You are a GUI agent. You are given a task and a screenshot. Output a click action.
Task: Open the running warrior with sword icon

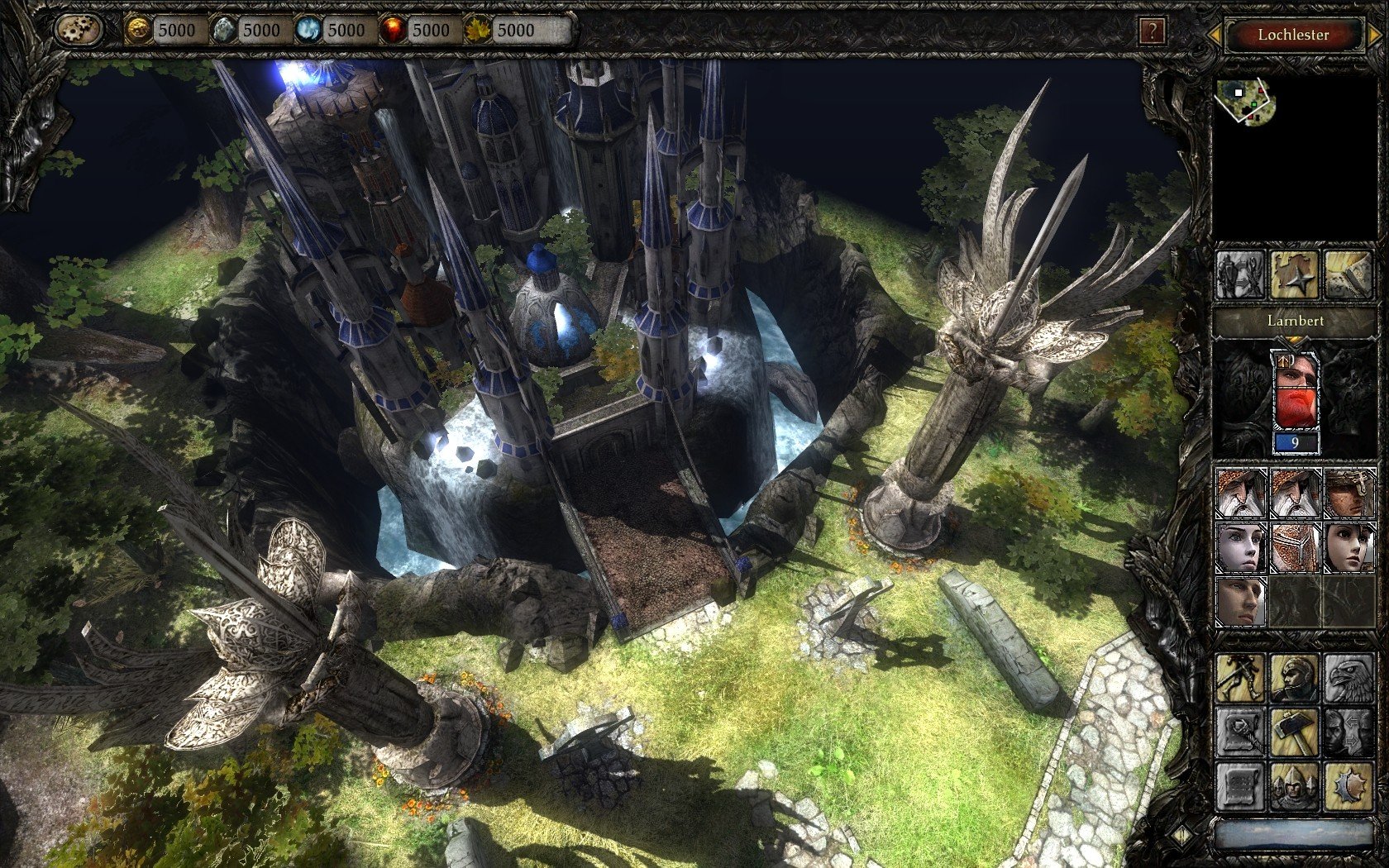(x=1240, y=678)
